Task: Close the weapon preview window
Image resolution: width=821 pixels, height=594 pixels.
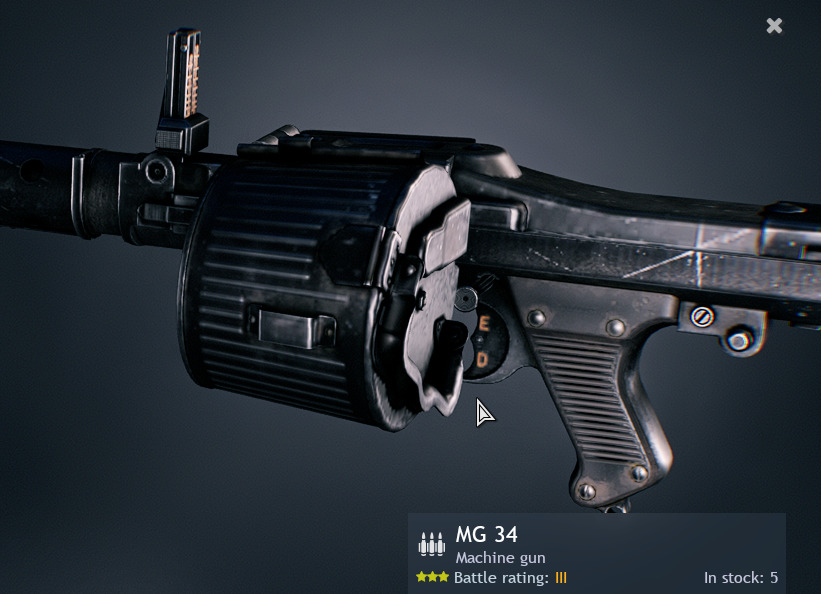Action: point(774,26)
